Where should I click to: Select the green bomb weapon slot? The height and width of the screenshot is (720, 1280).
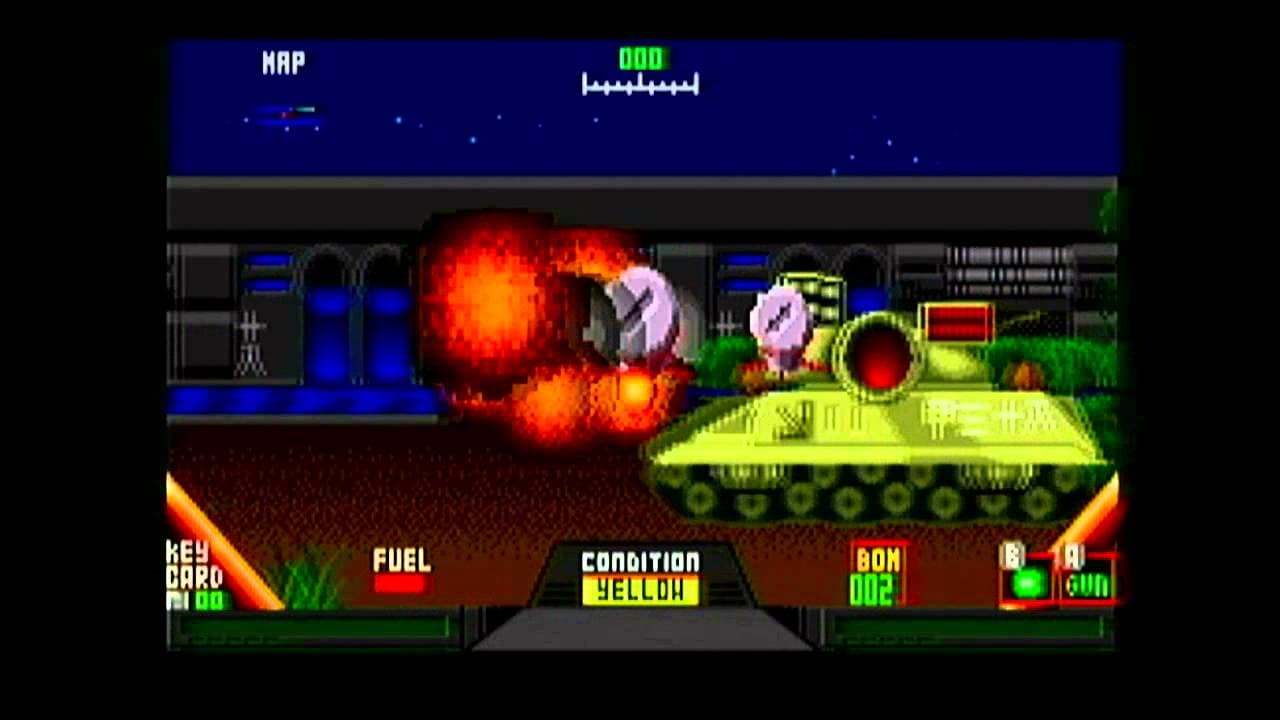pyautogui.click(x=1026, y=583)
